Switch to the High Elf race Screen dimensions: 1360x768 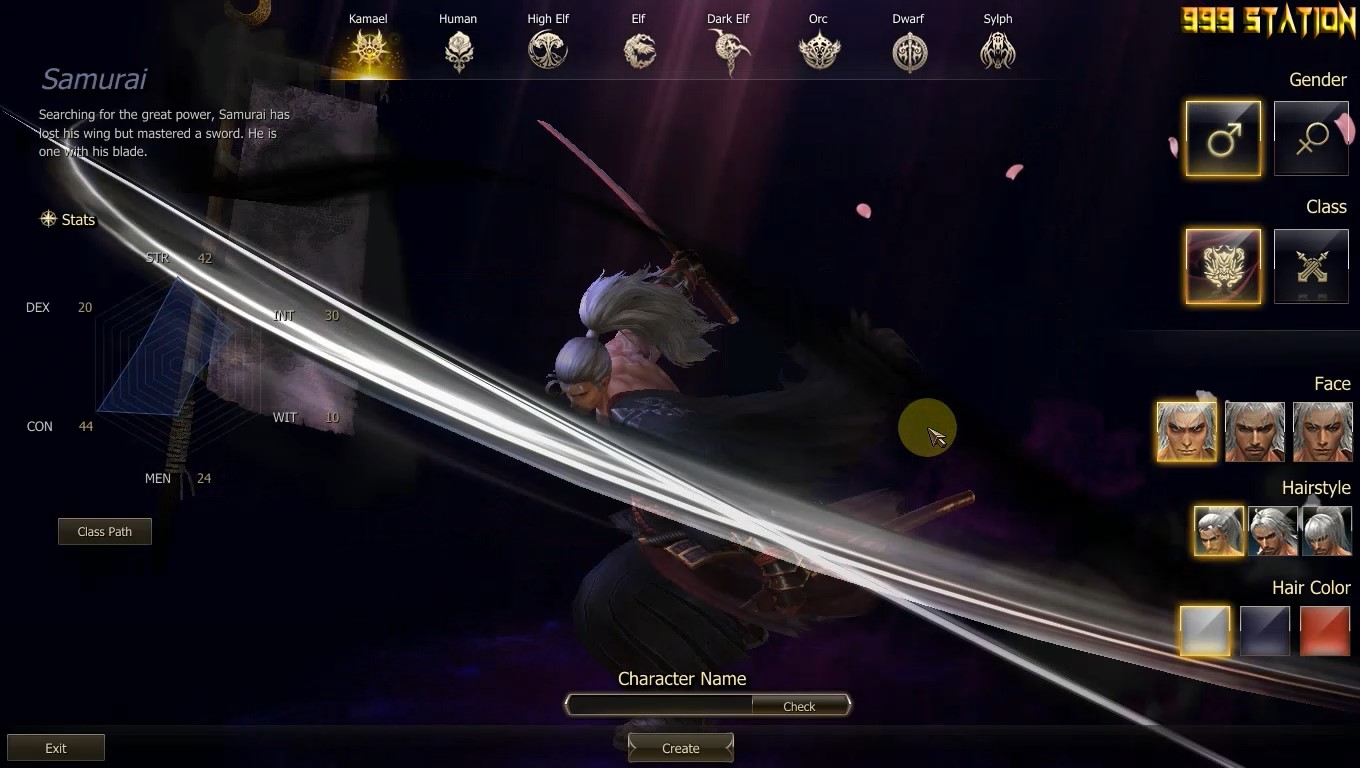coord(548,49)
